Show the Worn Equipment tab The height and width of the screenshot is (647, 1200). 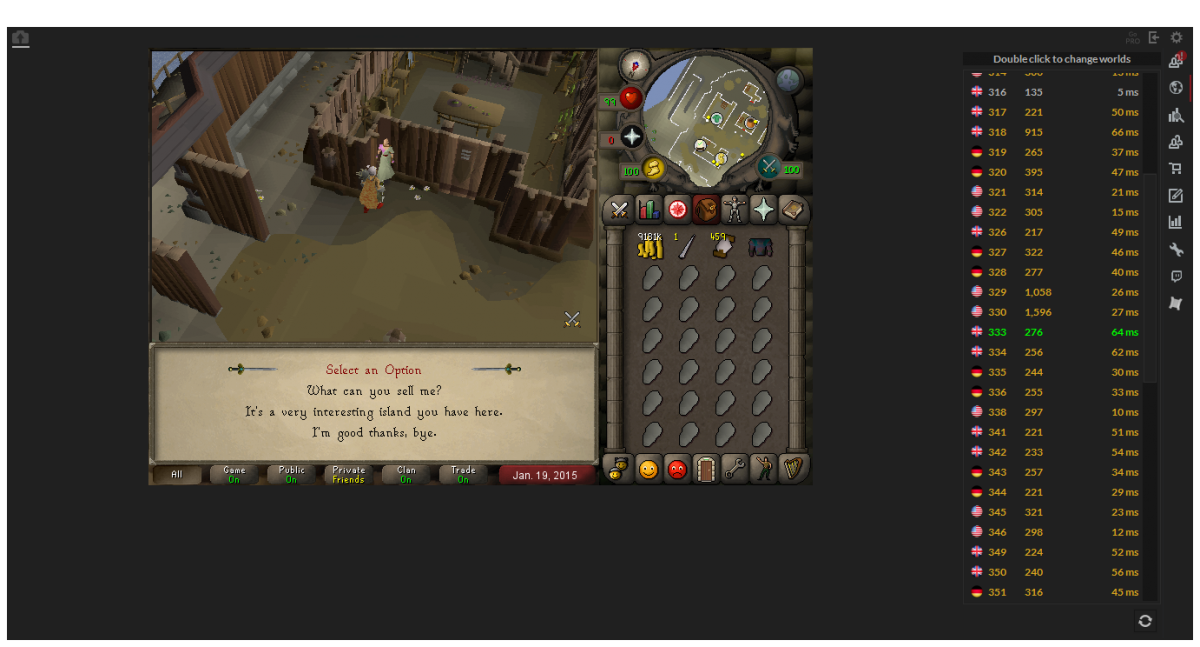735,210
